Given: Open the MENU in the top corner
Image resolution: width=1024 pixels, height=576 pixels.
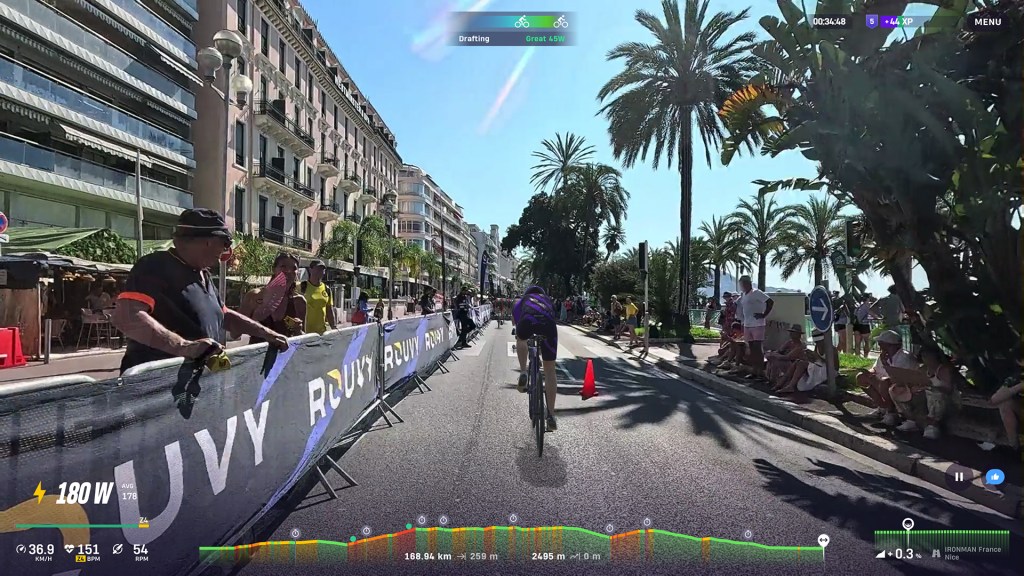Looking at the screenshot, I should (x=986, y=21).
